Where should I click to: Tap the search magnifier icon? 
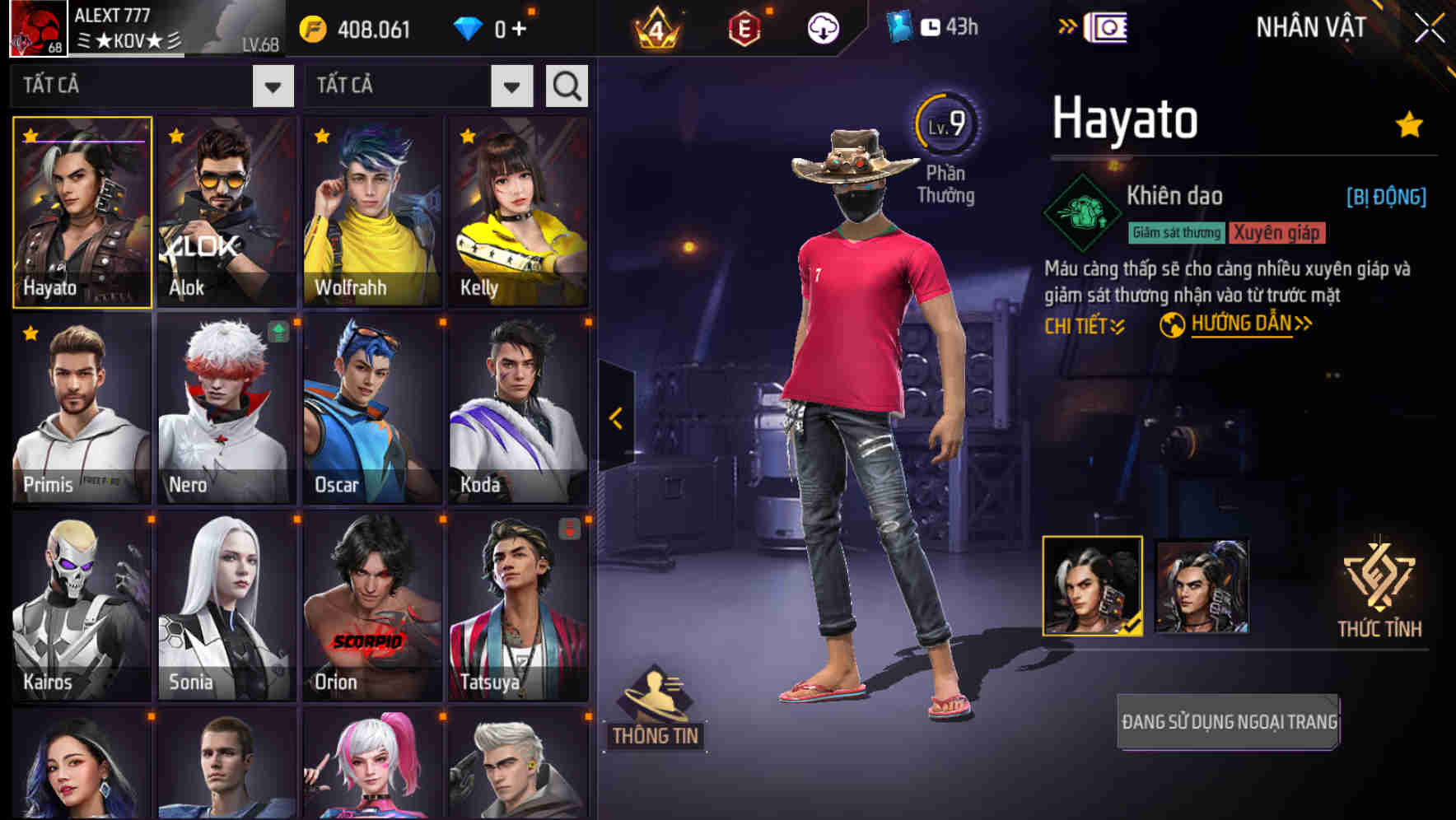coord(567,85)
